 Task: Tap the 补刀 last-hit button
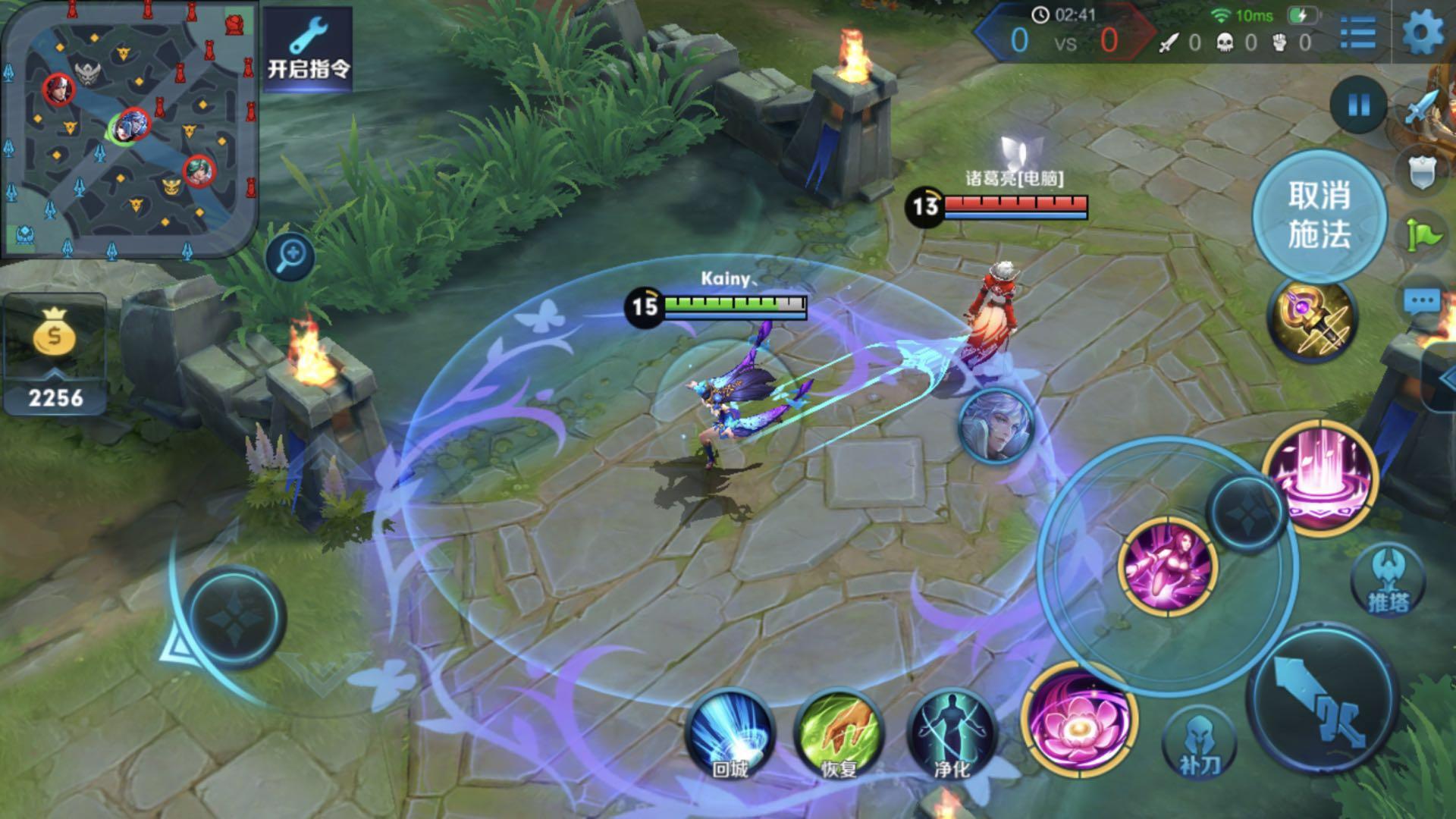click(x=1199, y=745)
